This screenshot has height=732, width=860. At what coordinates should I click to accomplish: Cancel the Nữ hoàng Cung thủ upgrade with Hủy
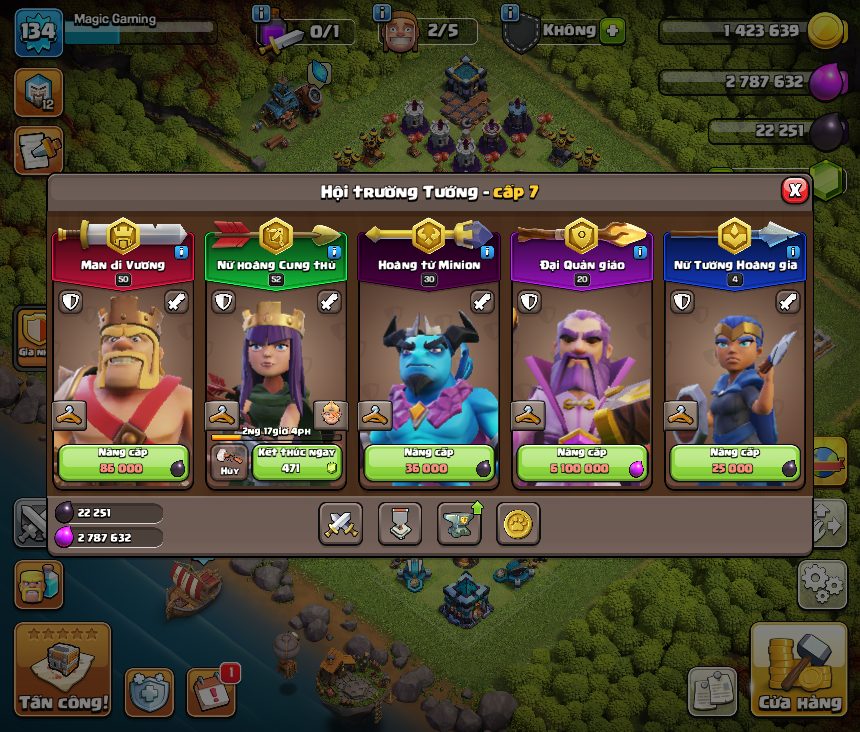tap(228, 462)
